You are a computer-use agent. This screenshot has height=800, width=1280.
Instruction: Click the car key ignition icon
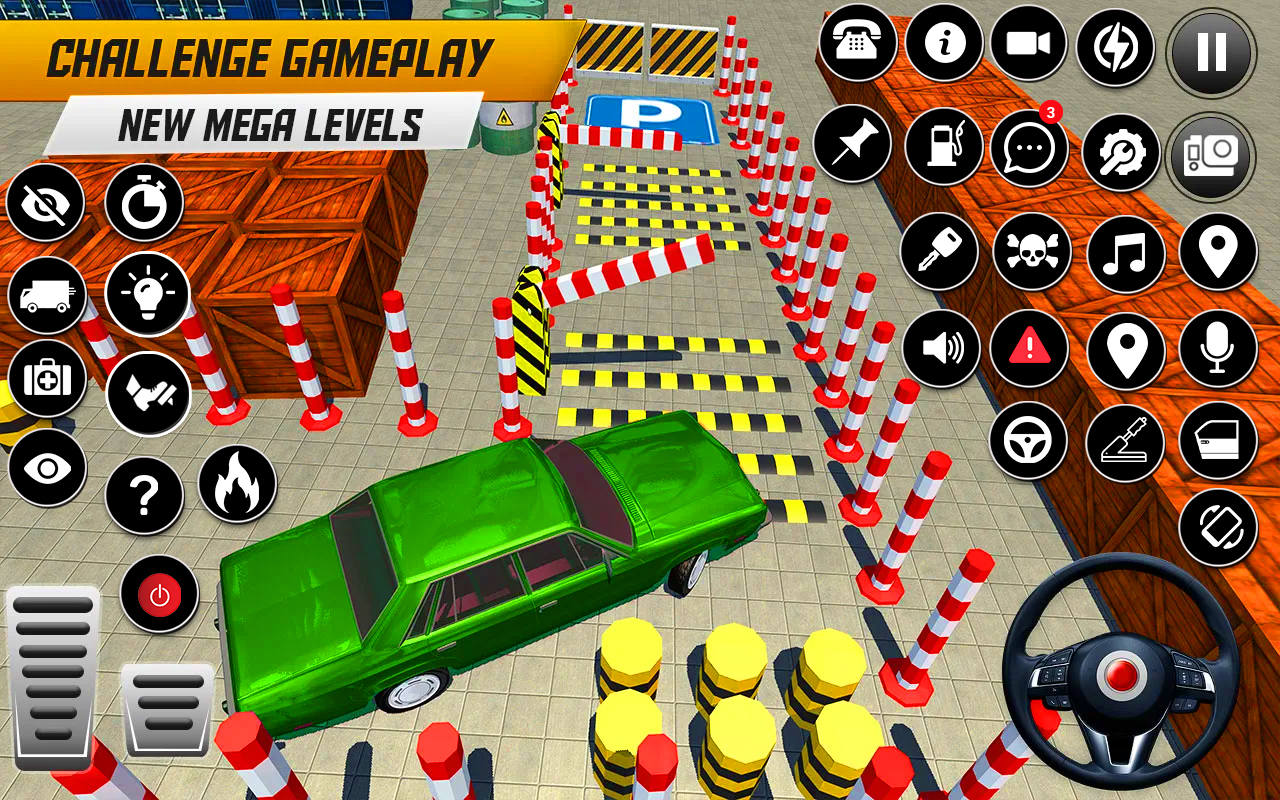(x=939, y=250)
